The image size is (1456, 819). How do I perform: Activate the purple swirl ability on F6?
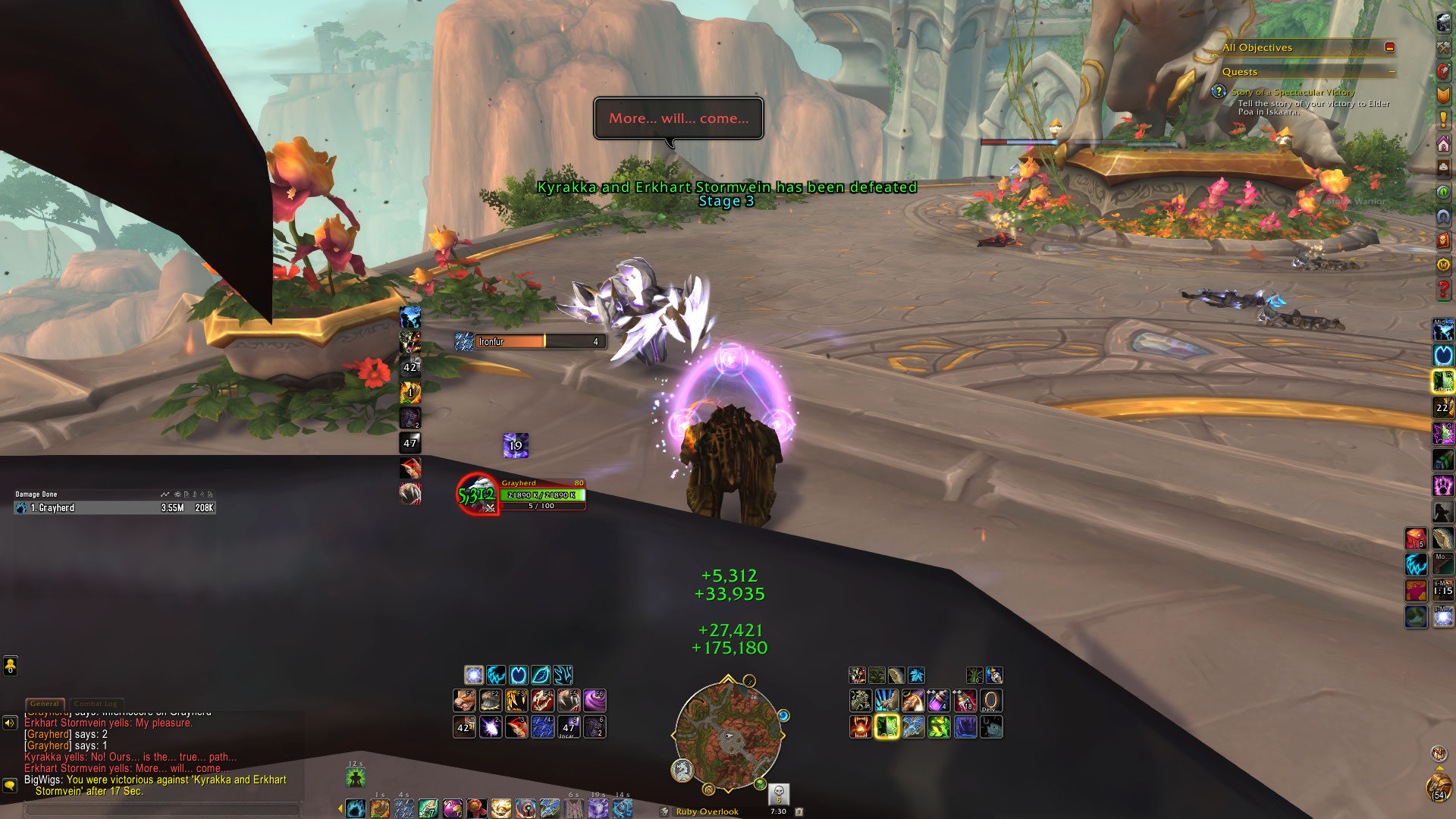(595, 701)
